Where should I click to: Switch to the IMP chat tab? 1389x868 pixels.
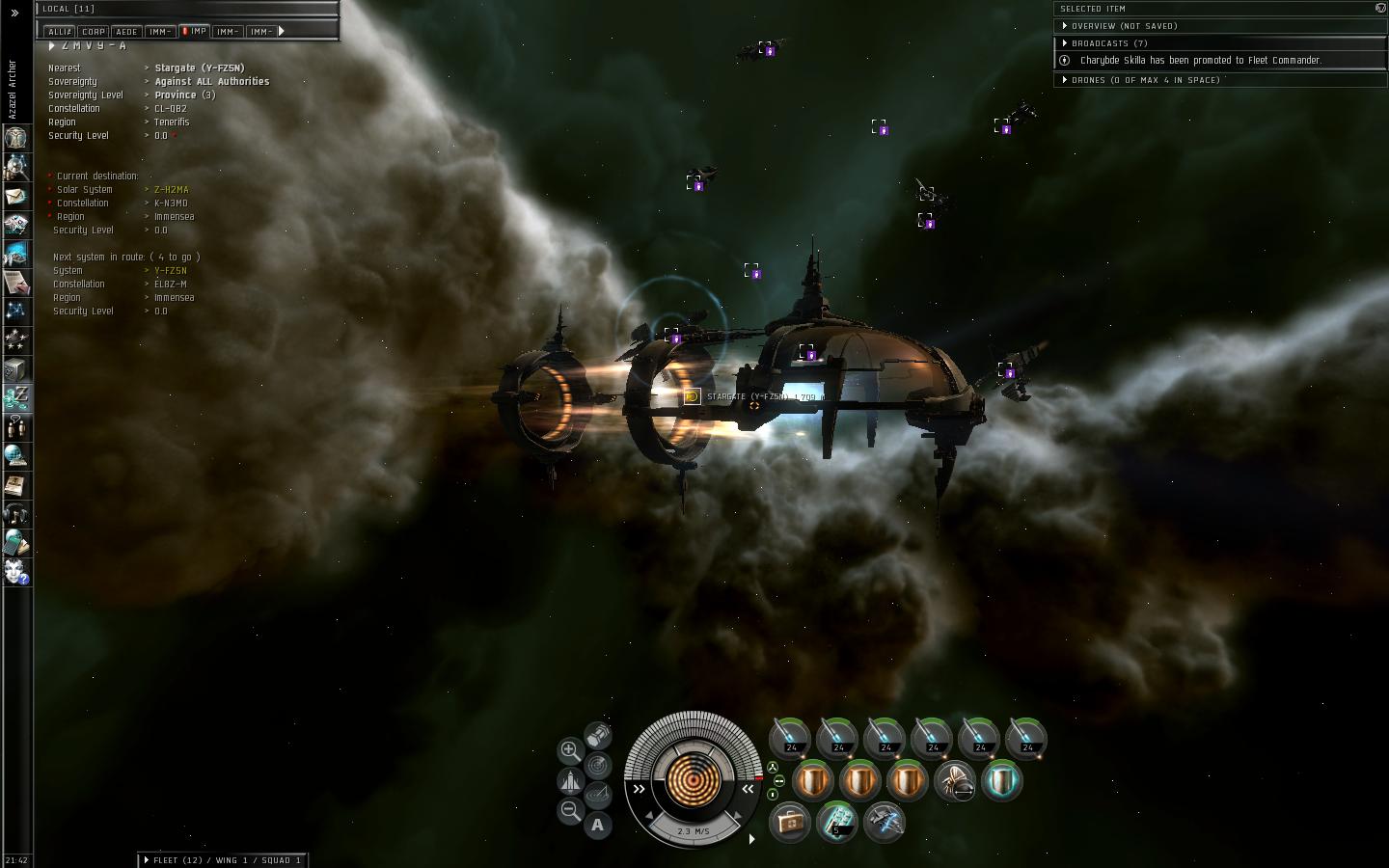click(195, 31)
